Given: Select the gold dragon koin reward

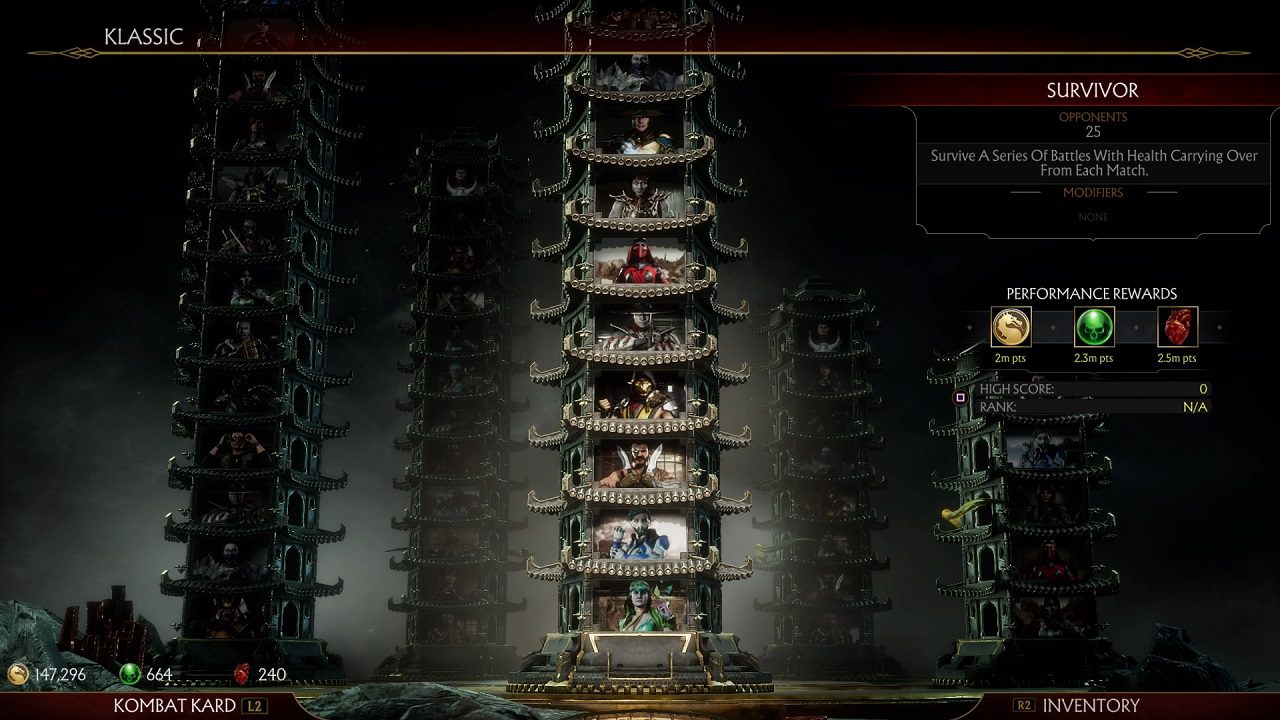Looking at the screenshot, I should pos(1011,327).
